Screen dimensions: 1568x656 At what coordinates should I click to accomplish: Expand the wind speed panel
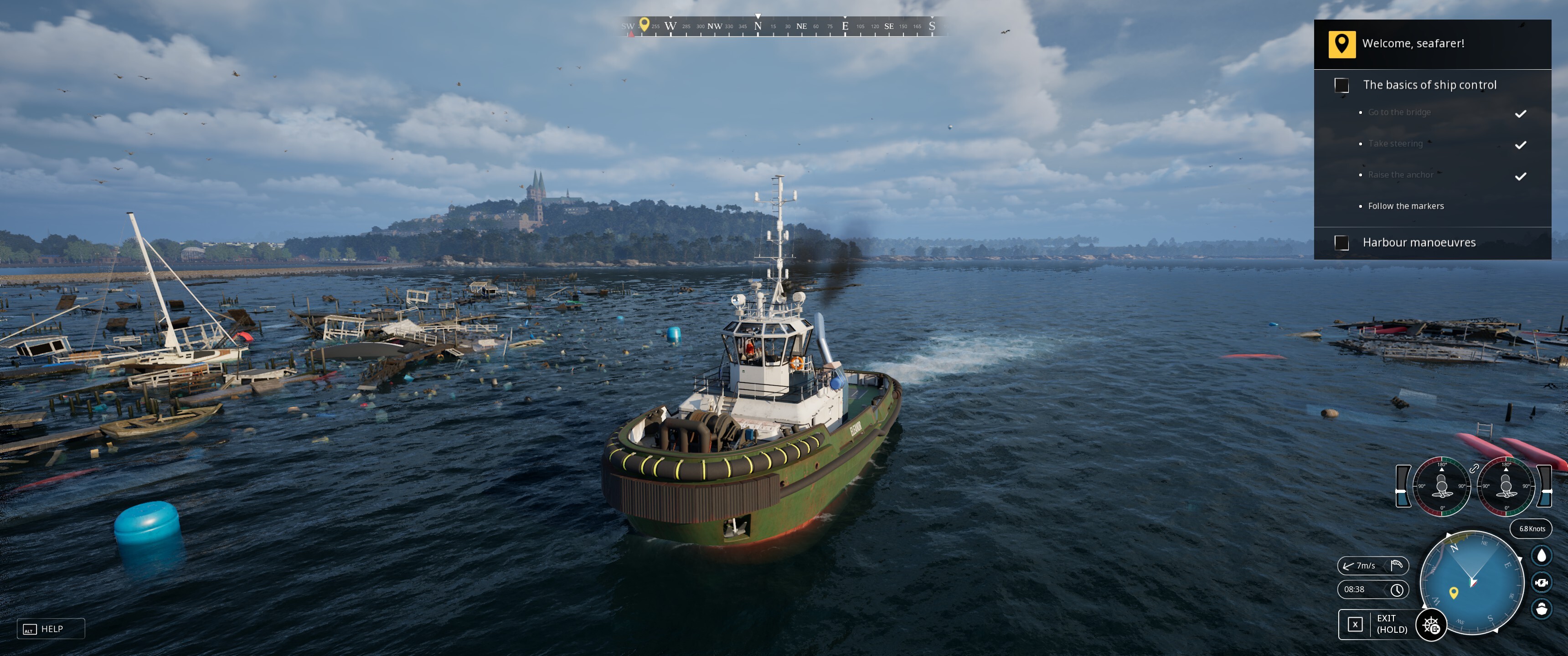pyautogui.click(x=1372, y=565)
